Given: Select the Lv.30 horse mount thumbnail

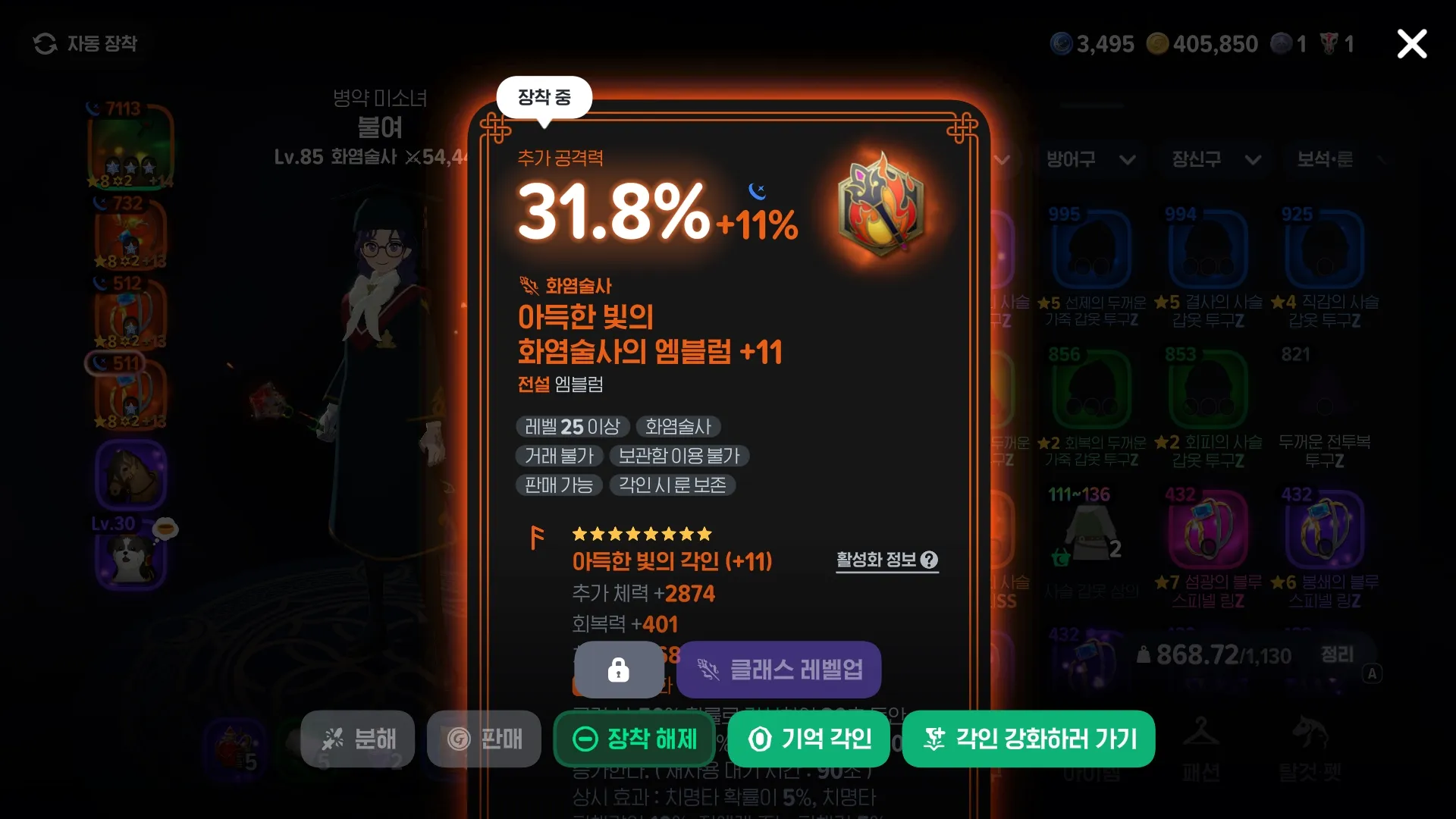Looking at the screenshot, I should click(130, 475).
